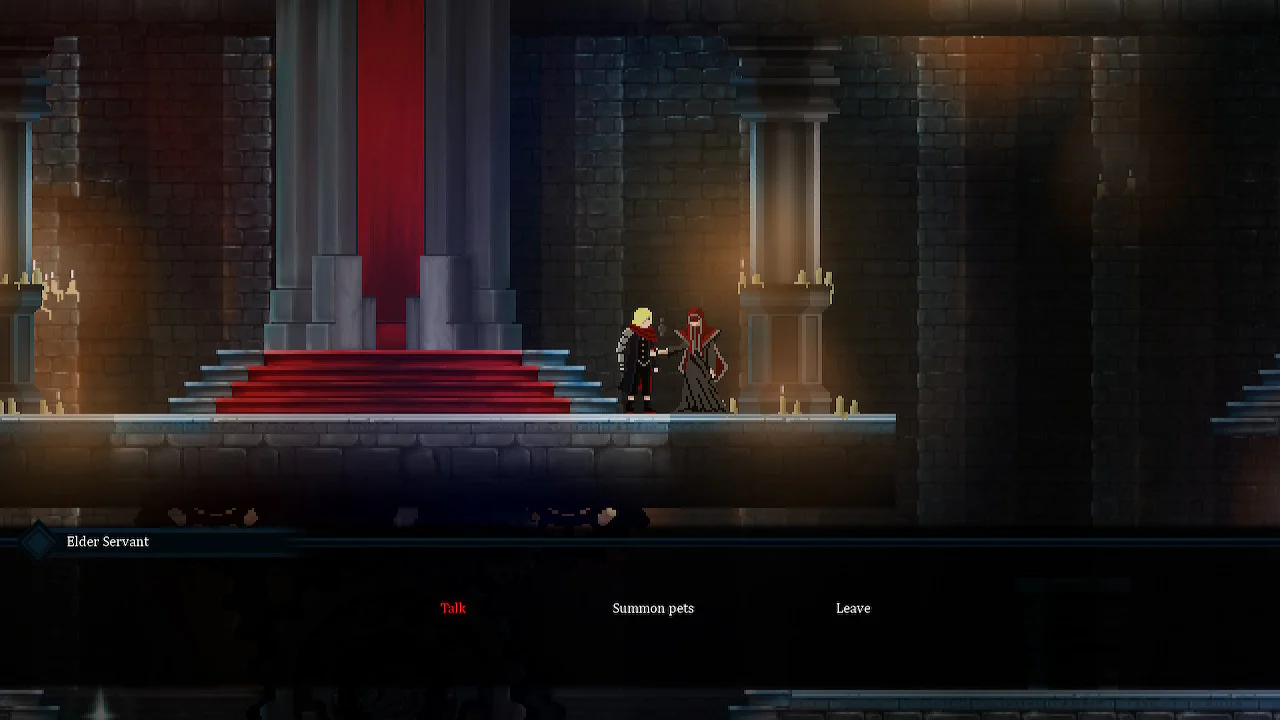Screen dimensions: 1280x720
Task: Toggle the currently highlighted Talk selection
Action: 453,608
